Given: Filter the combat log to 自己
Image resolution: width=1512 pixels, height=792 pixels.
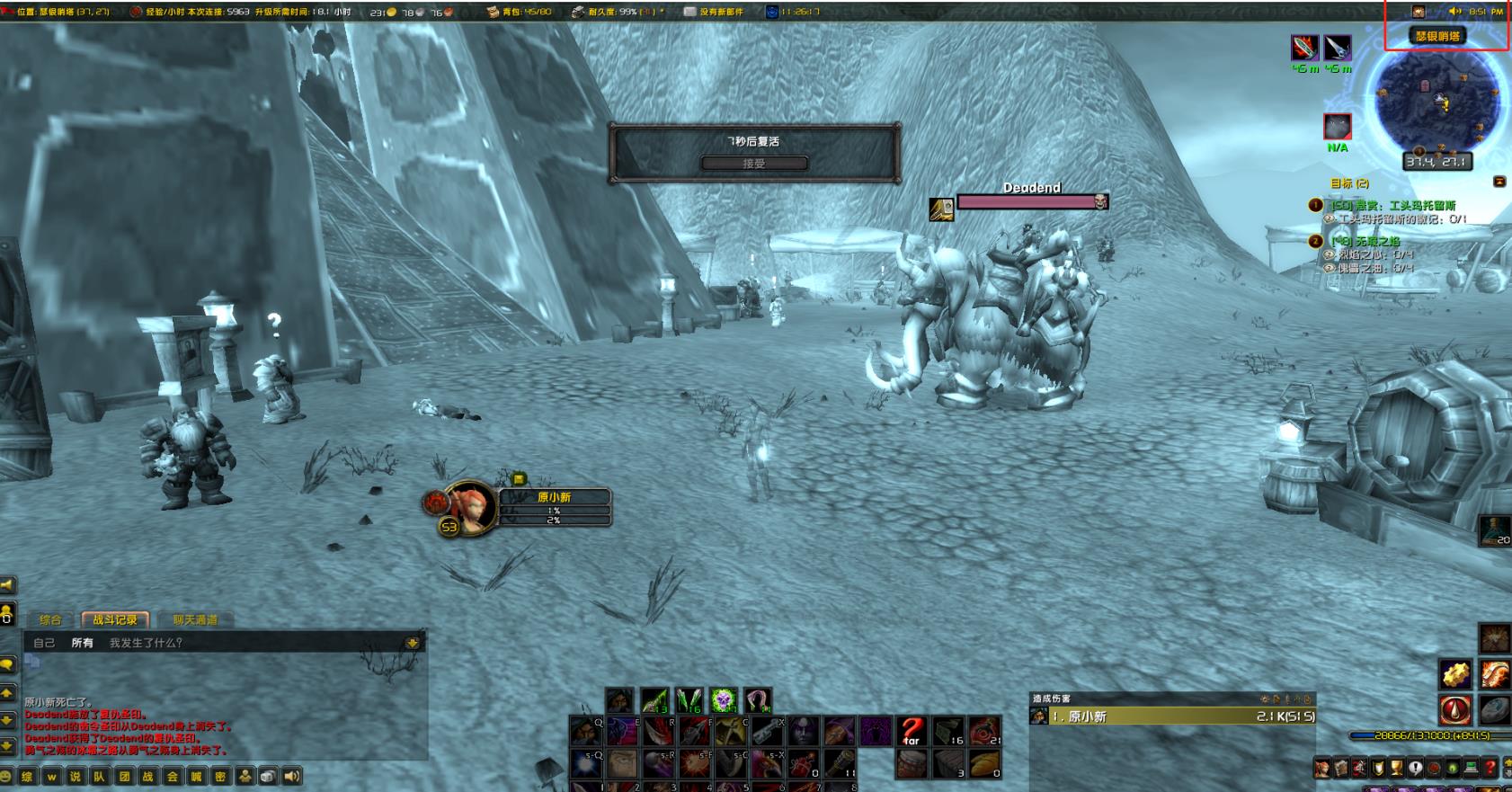Looking at the screenshot, I should [44, 643].
